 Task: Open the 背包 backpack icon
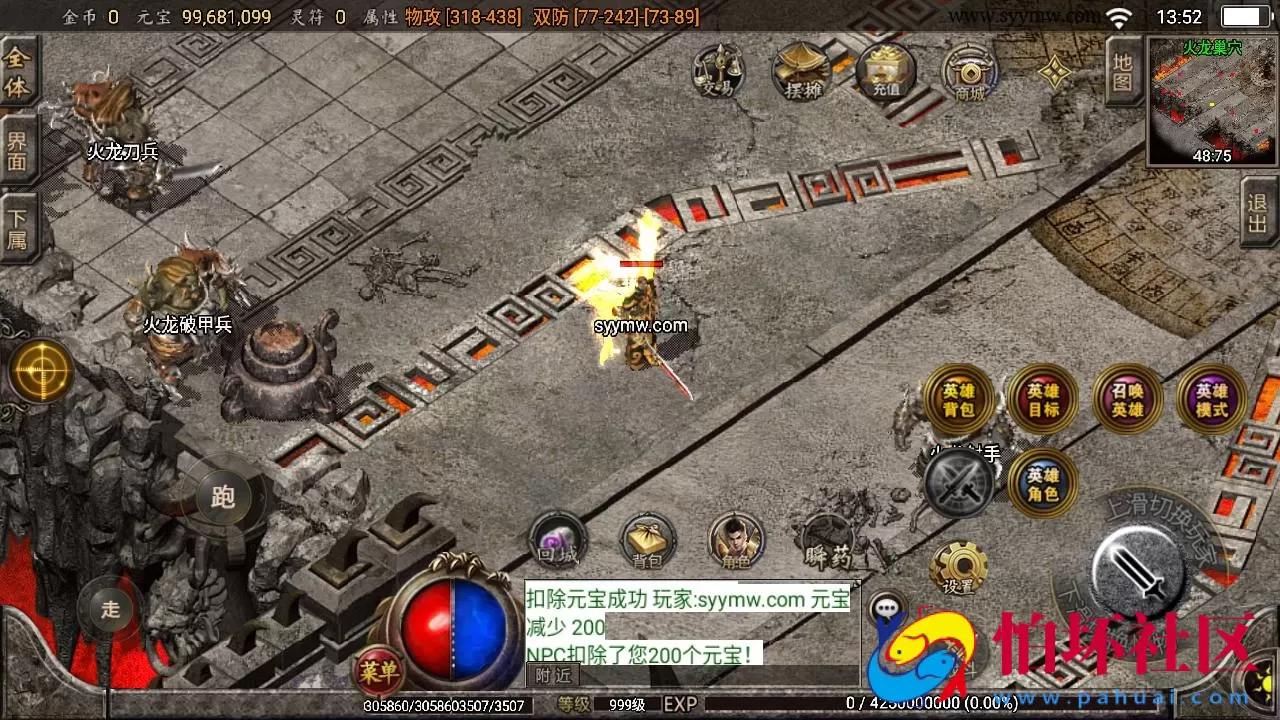pos(647,540)
